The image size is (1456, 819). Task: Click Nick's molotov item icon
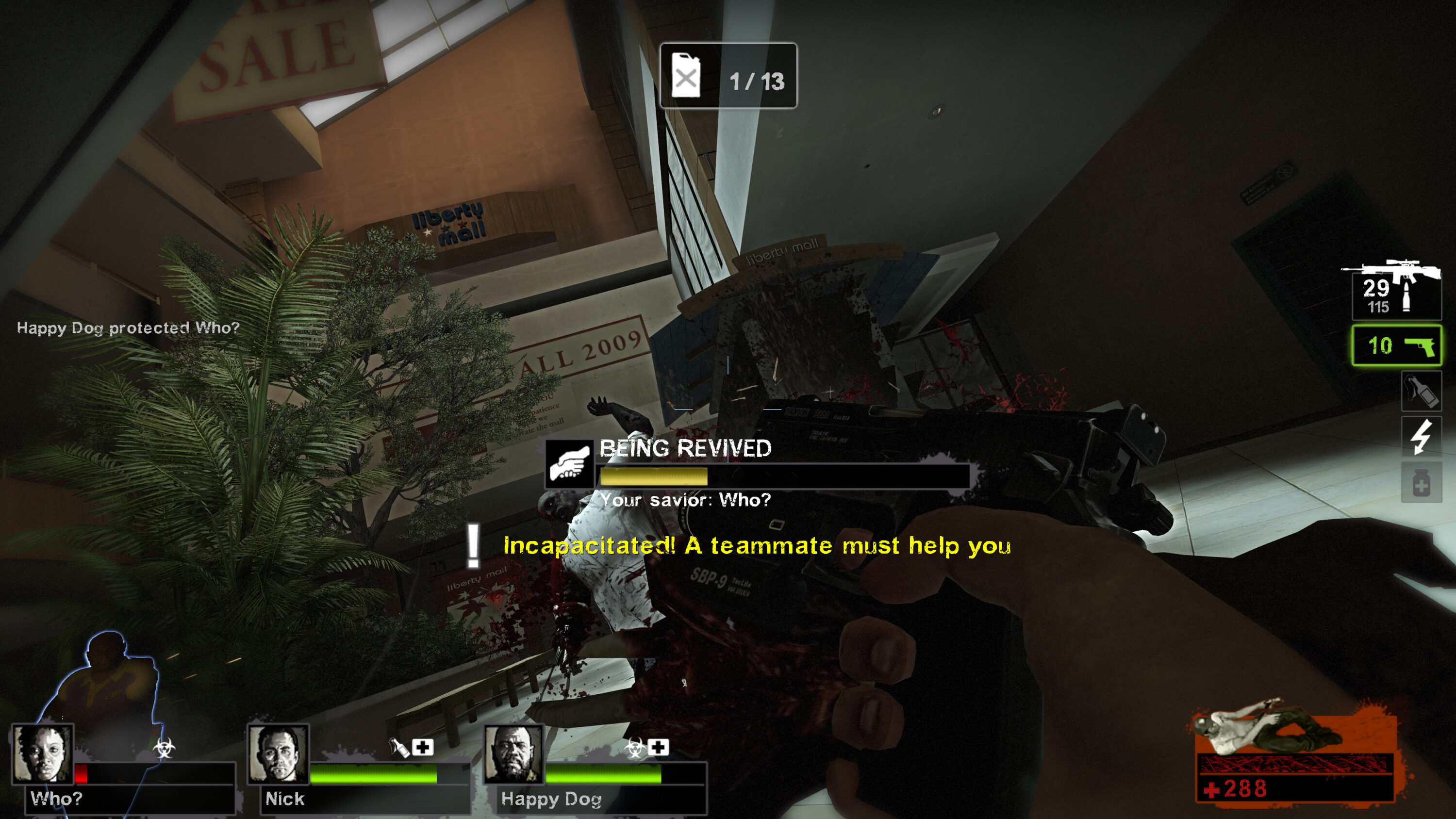tap(399, 747)
